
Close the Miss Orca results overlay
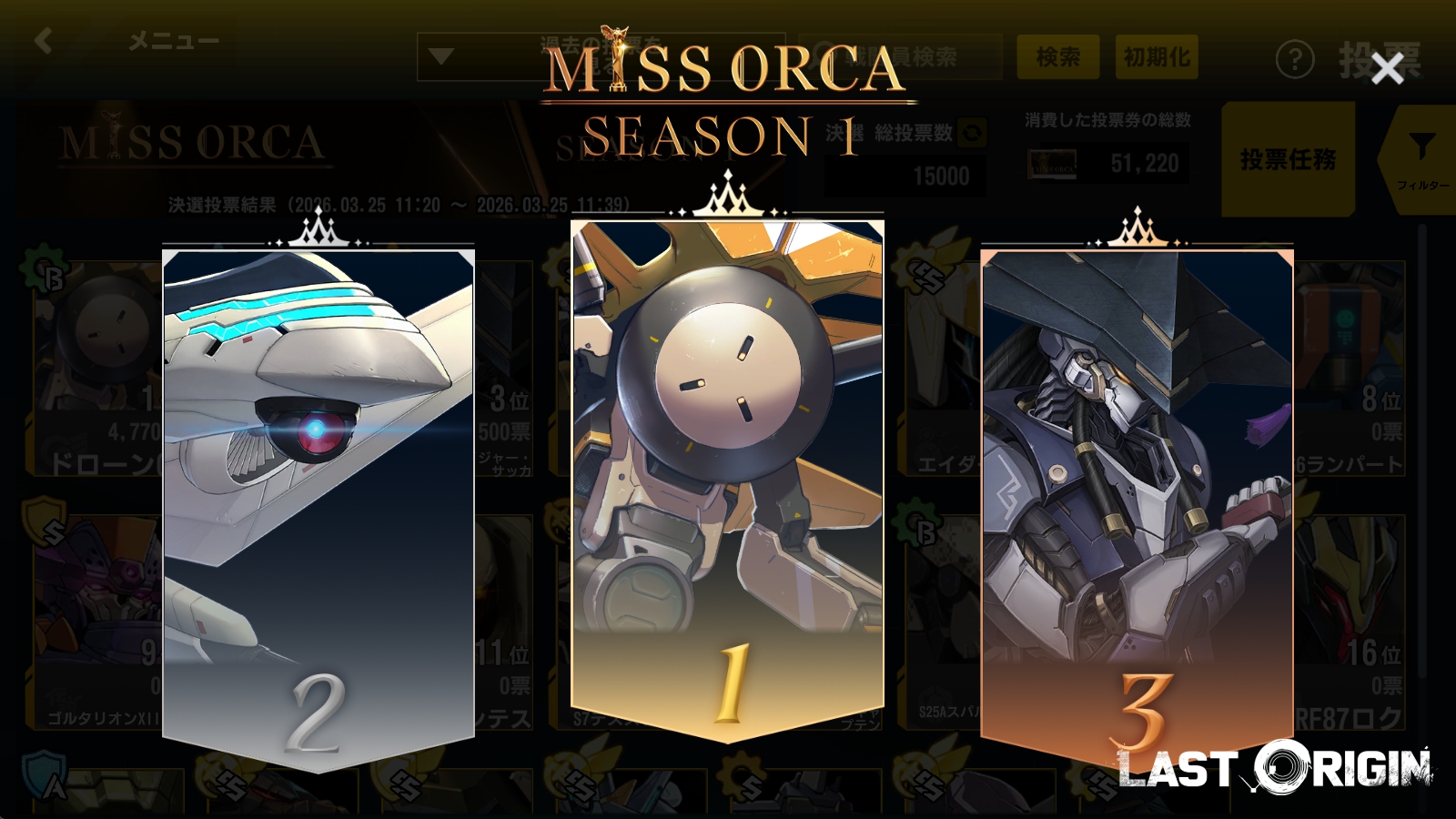point(1387,68)
